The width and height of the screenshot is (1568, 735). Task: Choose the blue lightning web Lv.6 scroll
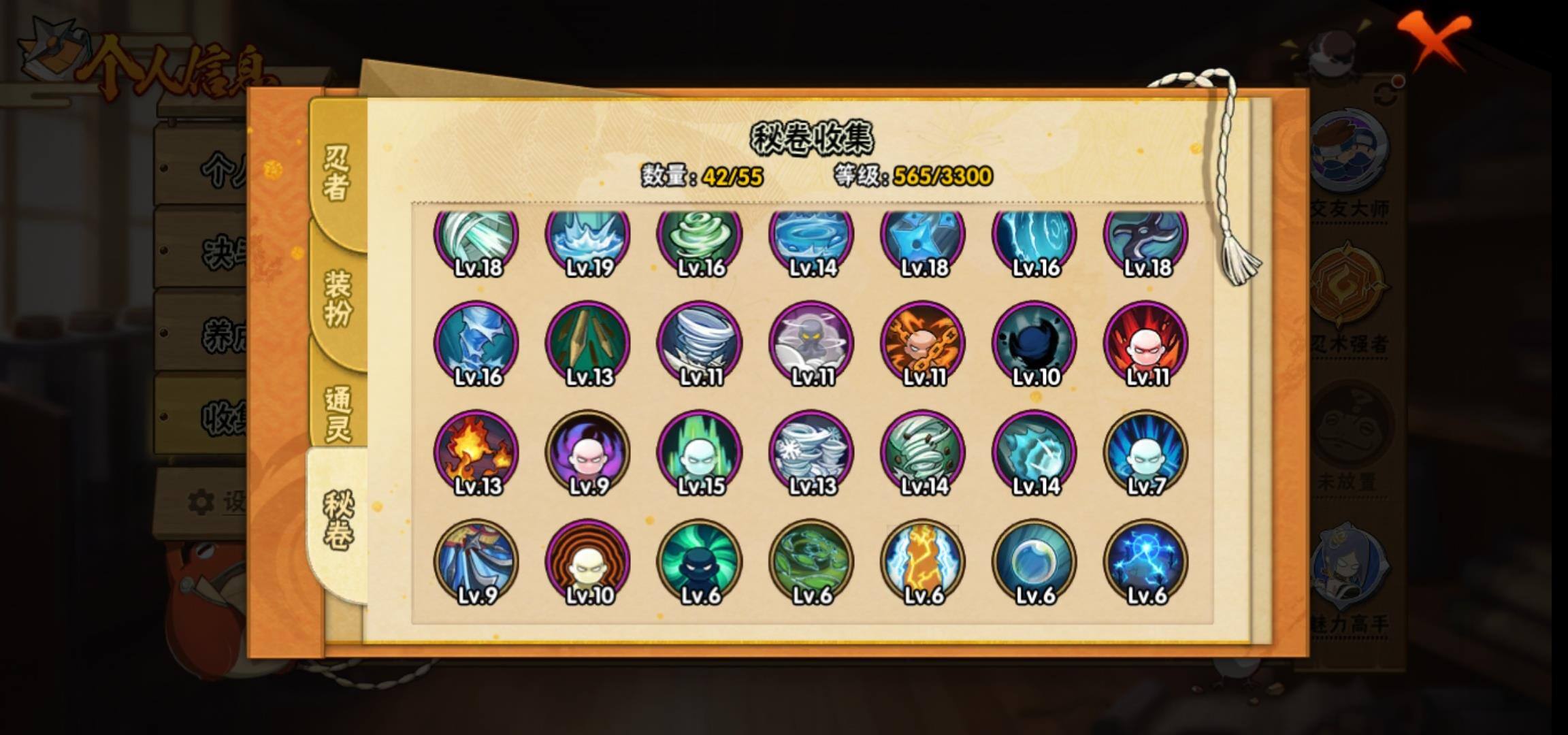1146,561
